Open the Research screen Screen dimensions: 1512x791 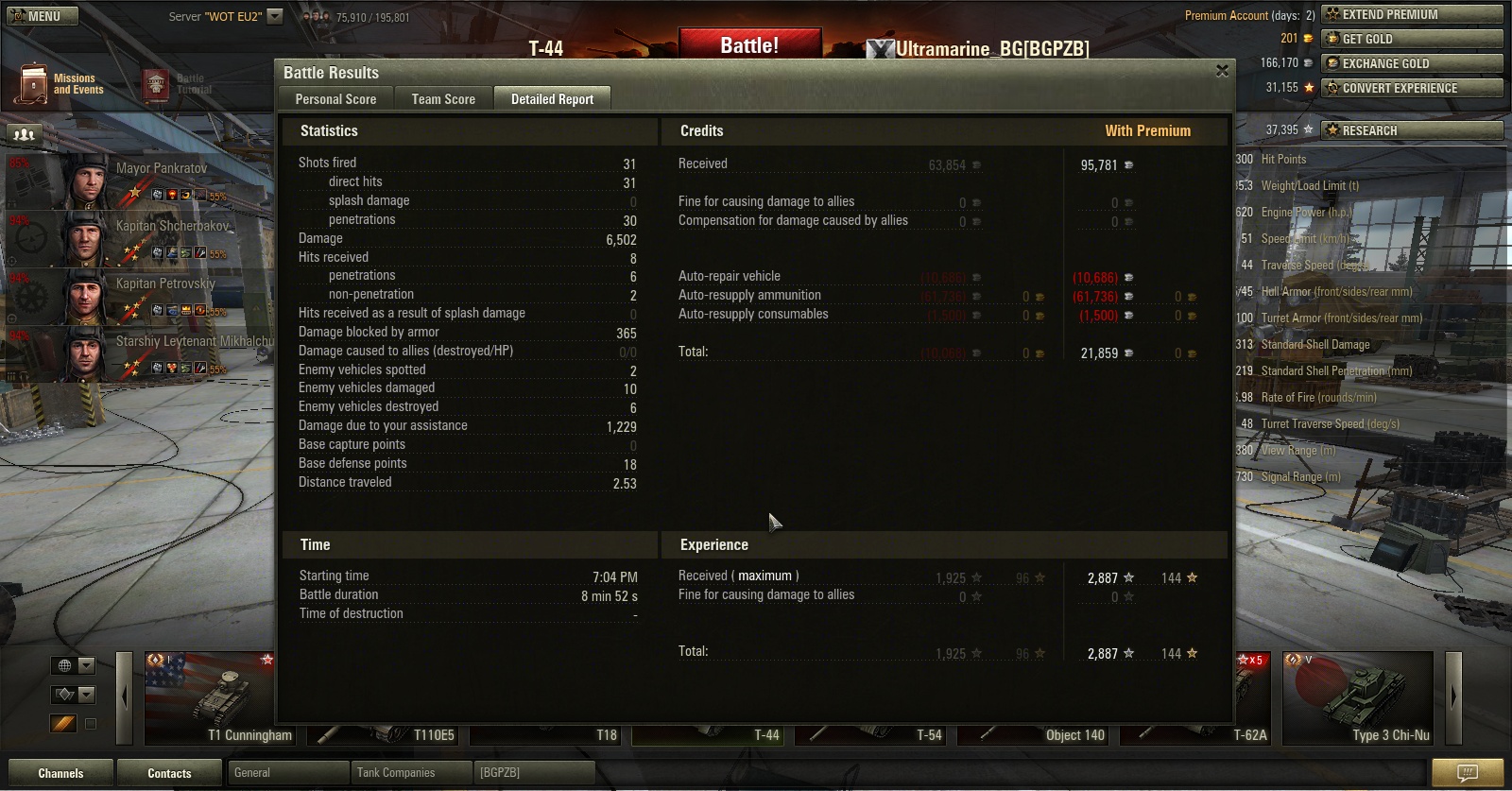[1411, 130]
